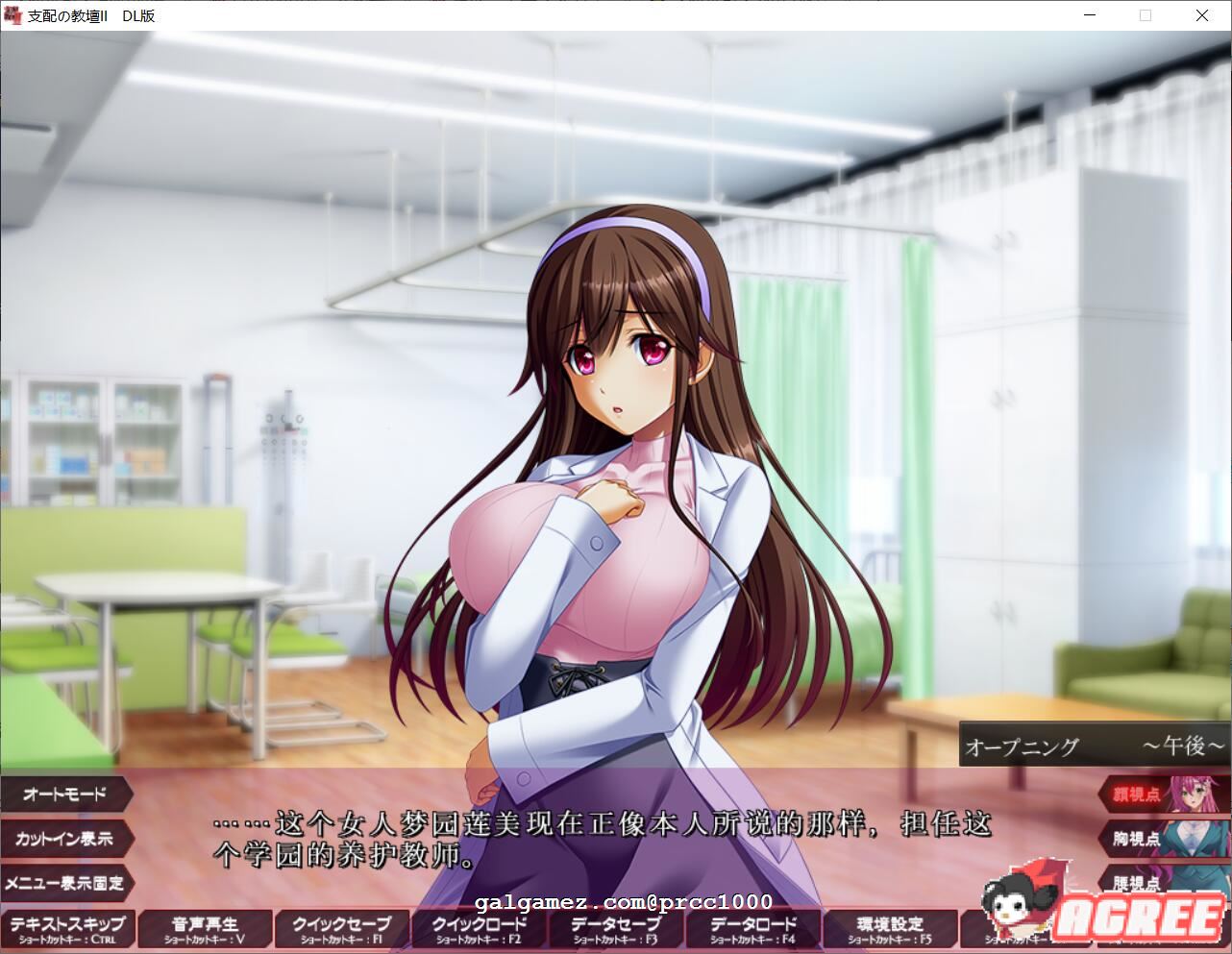Enable オートモード auto-read mode
The width and height of the screenshot is (1232, 954).
62,795
